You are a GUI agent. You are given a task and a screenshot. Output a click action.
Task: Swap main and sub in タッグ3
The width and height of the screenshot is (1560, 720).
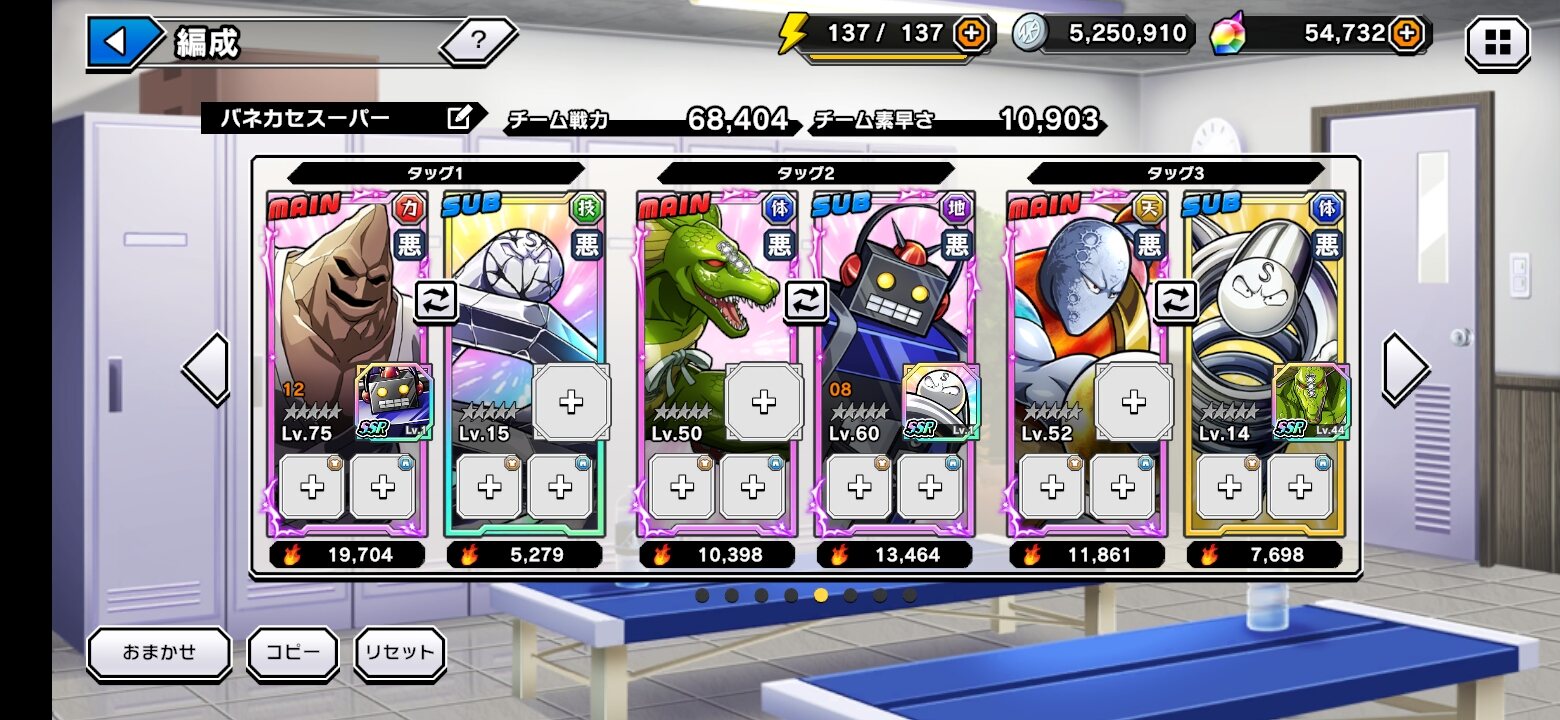[x=1176, y=300]
